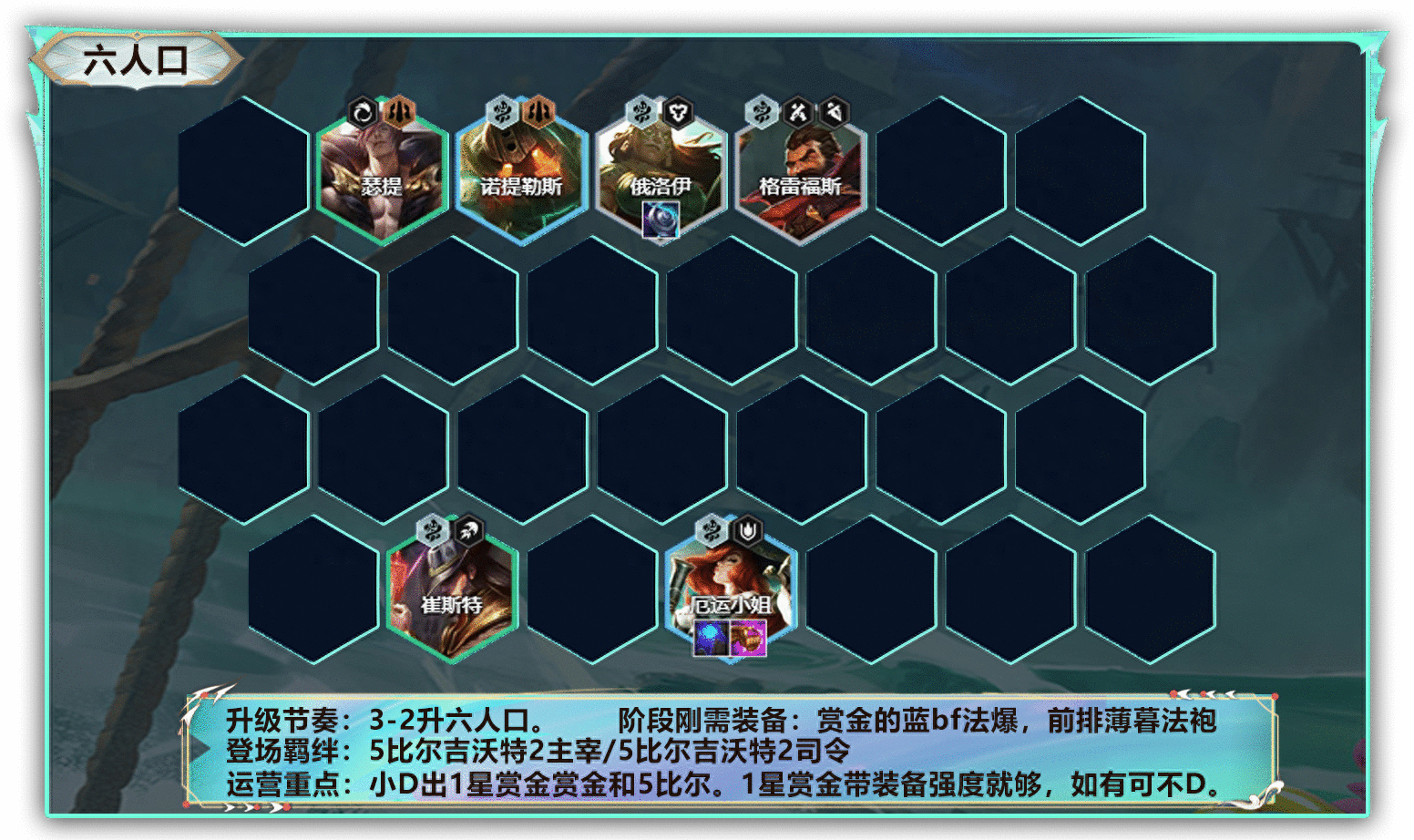Click the blue orb item under 俄洛伊
This screenshot has width=1414, height=840.
click(x=662, y=219)
